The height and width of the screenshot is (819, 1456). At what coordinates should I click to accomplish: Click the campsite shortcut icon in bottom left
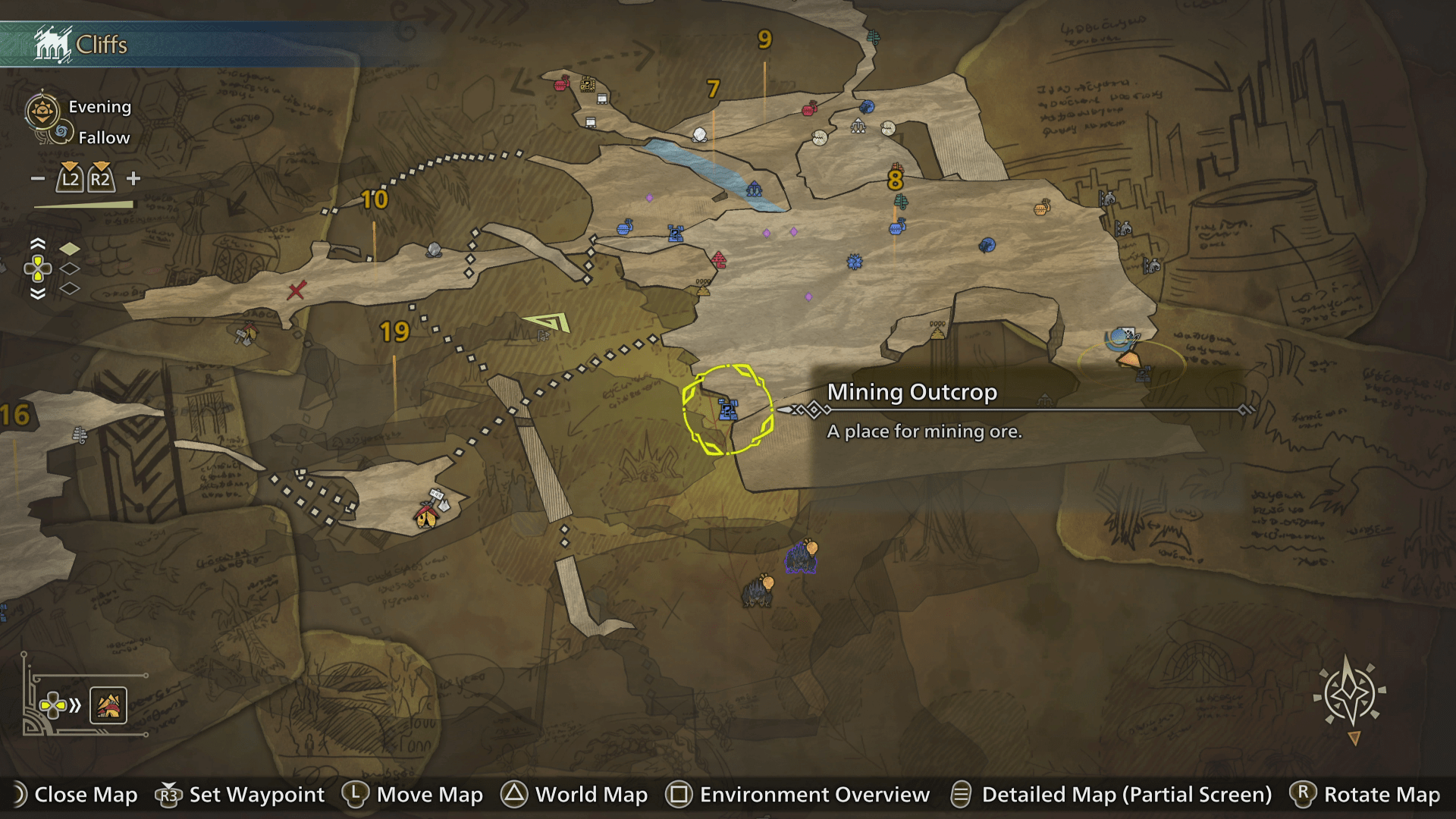107,705
